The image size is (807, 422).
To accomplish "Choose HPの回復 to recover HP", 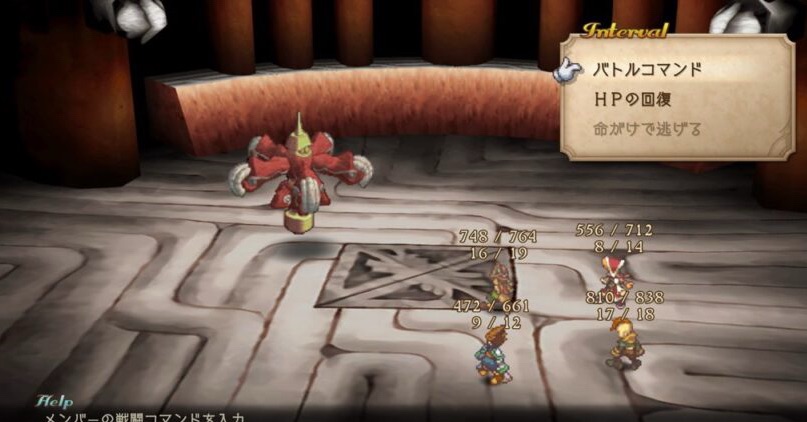I will pyautogui.click(x=640, y=99).
